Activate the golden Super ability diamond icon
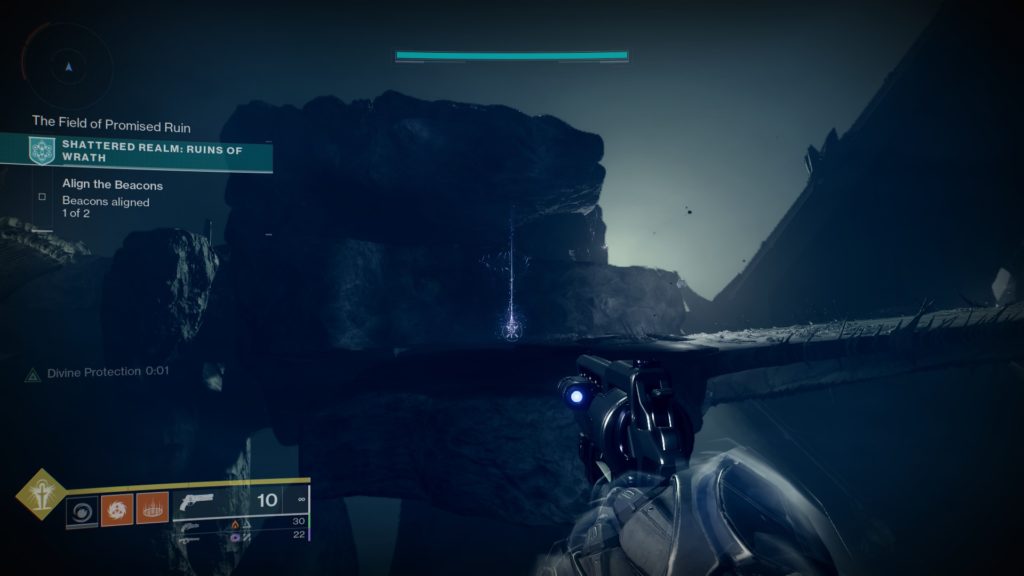The height and width of the screenshot is (576, 1024). (41, 494)
